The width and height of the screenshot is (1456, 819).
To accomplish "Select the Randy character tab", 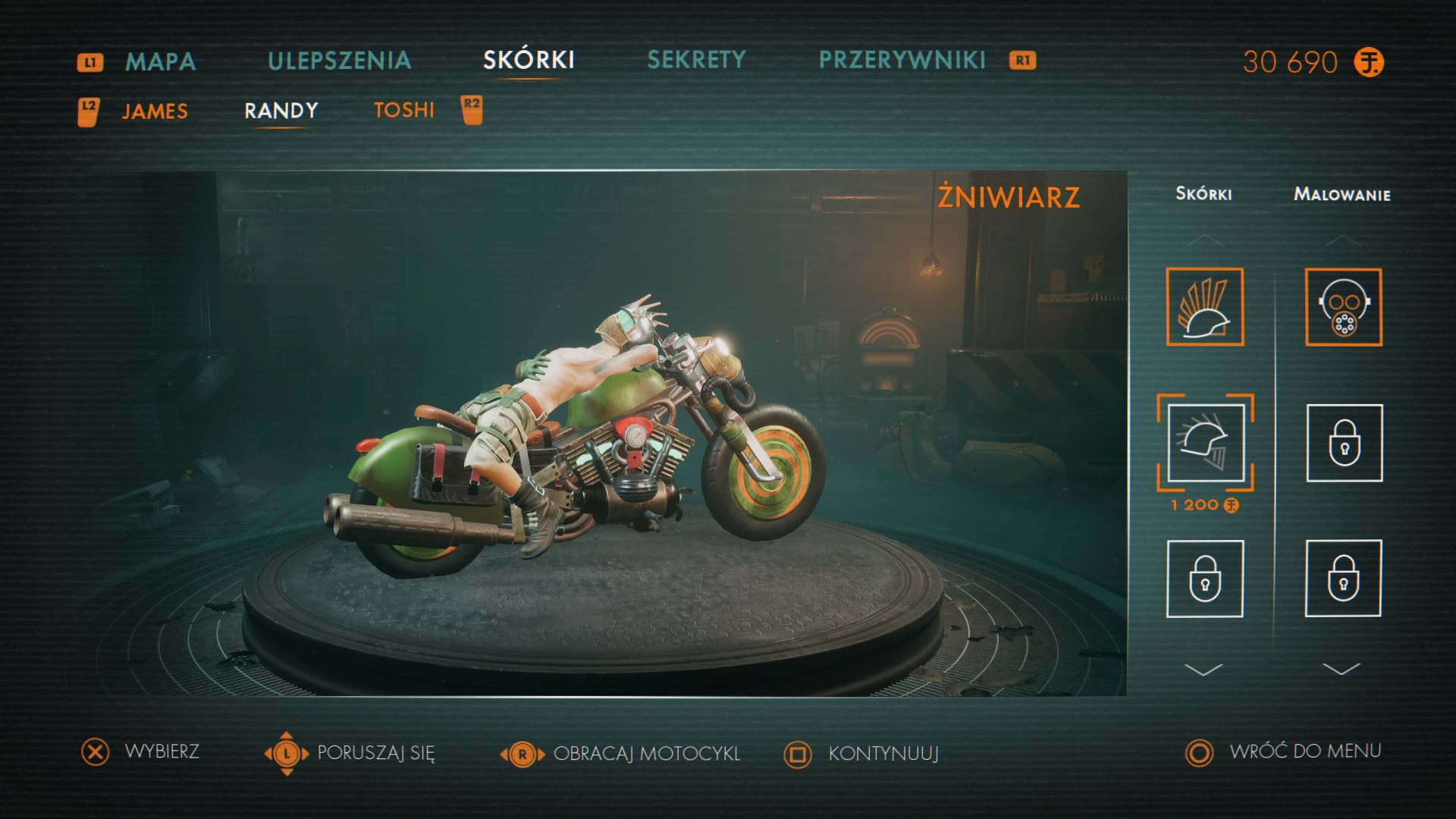I will (281, 111).
